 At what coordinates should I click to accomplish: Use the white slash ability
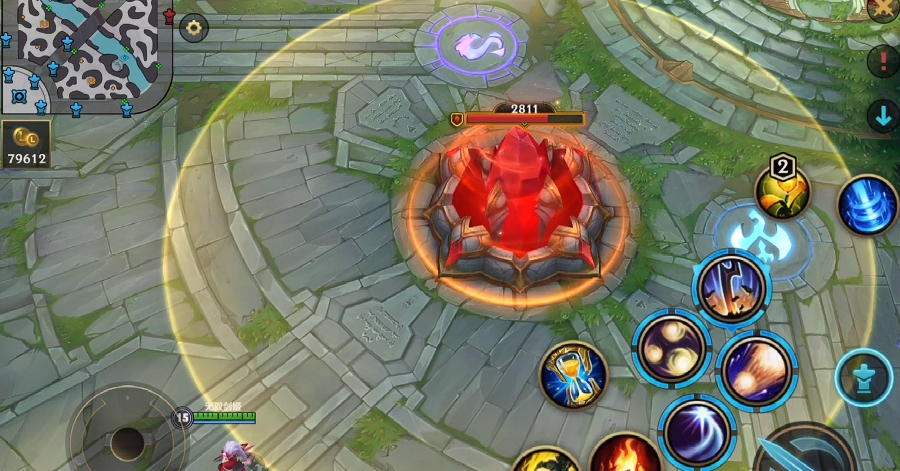[696, 432]
